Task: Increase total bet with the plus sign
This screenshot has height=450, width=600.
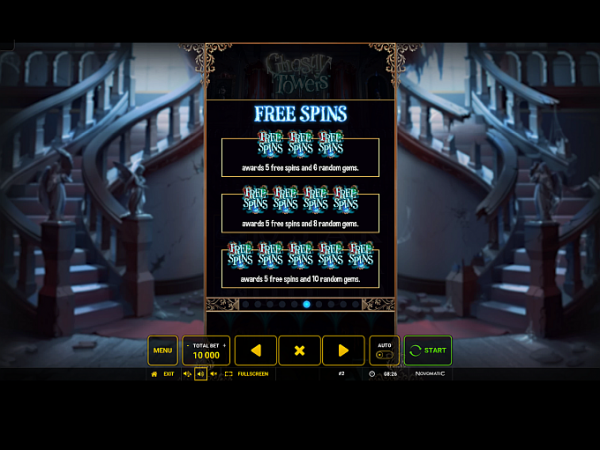Action: [225, 344]
